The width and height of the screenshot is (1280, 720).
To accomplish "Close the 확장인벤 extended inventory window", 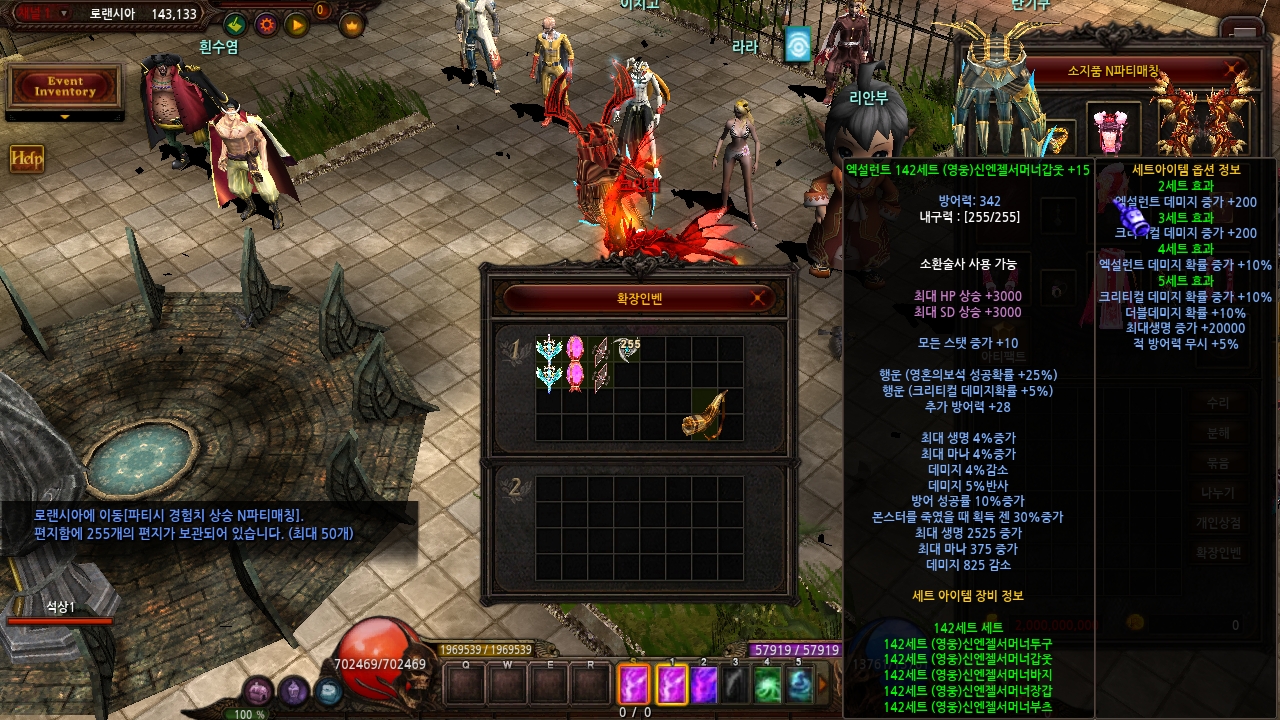I will (760, 297).
